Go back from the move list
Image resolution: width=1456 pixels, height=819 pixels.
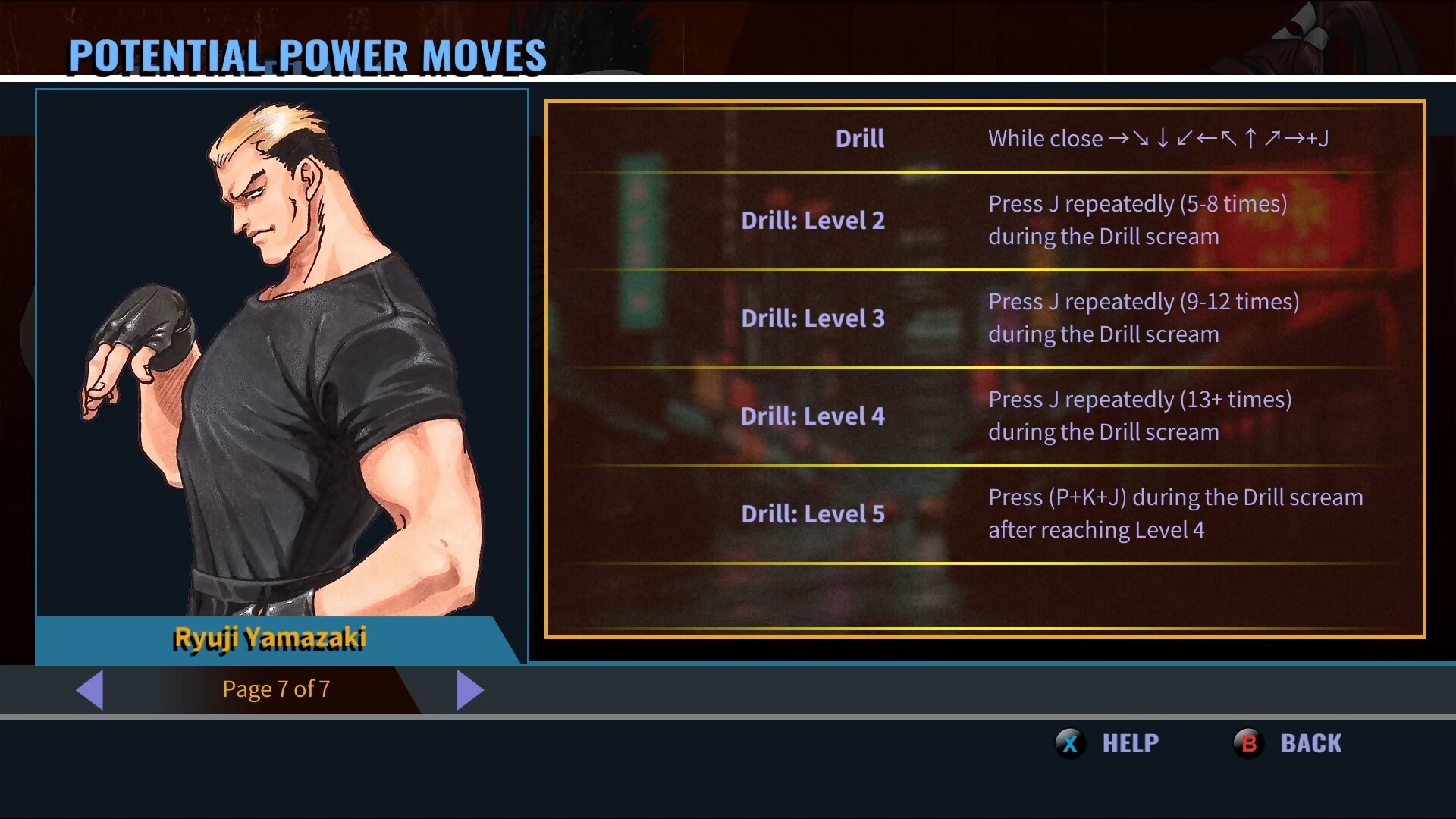(1288, 743)
